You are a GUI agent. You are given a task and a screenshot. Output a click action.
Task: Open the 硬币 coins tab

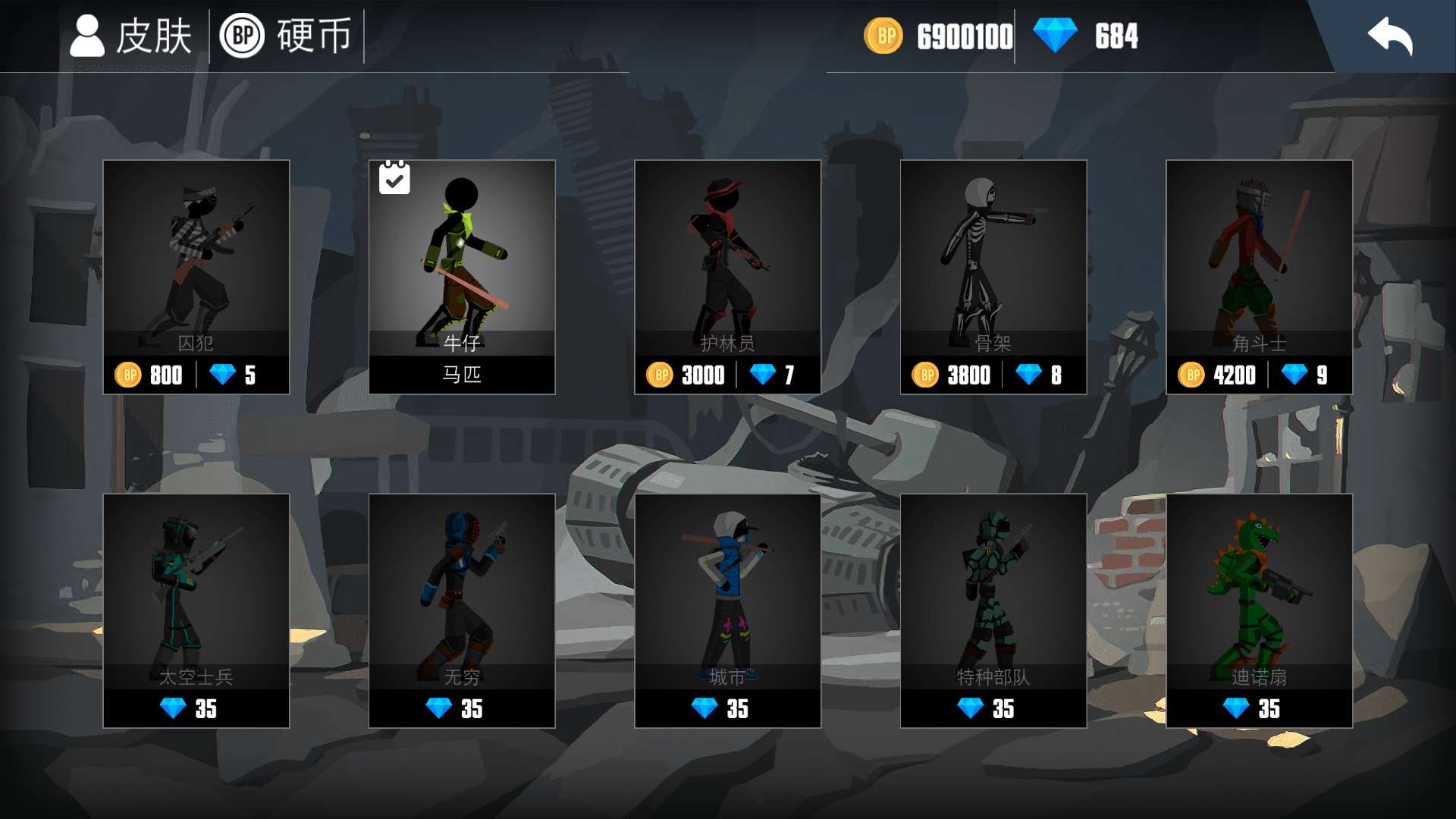point(287,36)
